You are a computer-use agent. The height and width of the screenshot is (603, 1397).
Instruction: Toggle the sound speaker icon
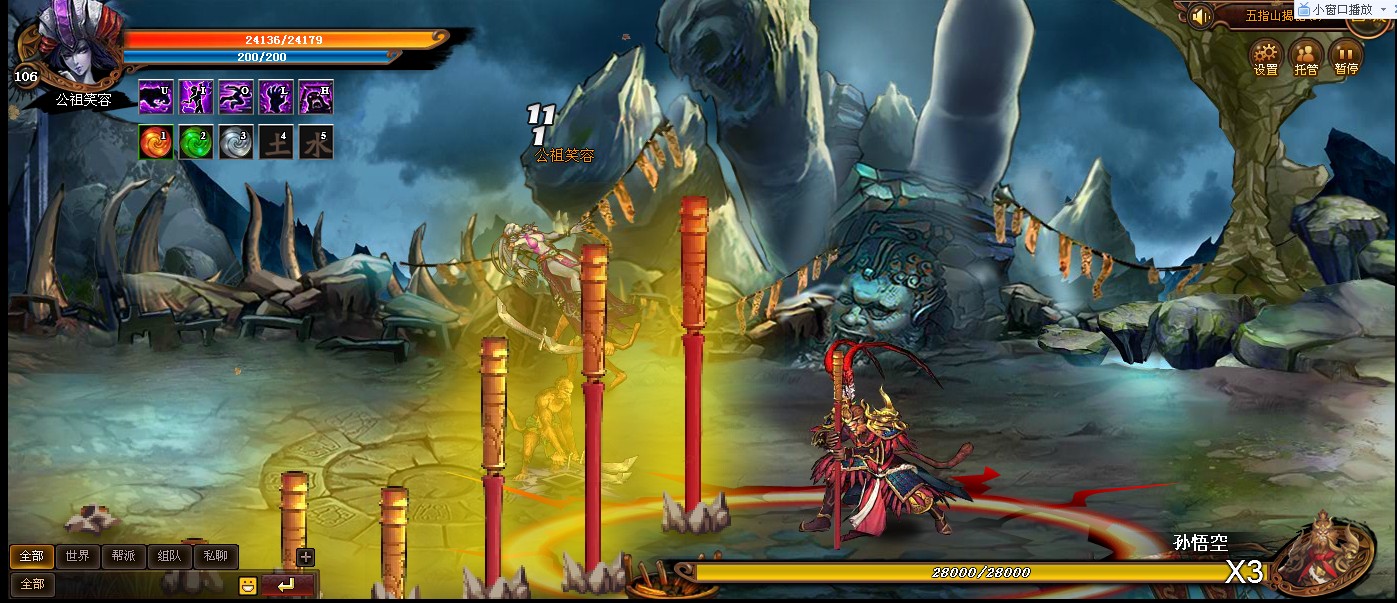(x=1201, y=16)
